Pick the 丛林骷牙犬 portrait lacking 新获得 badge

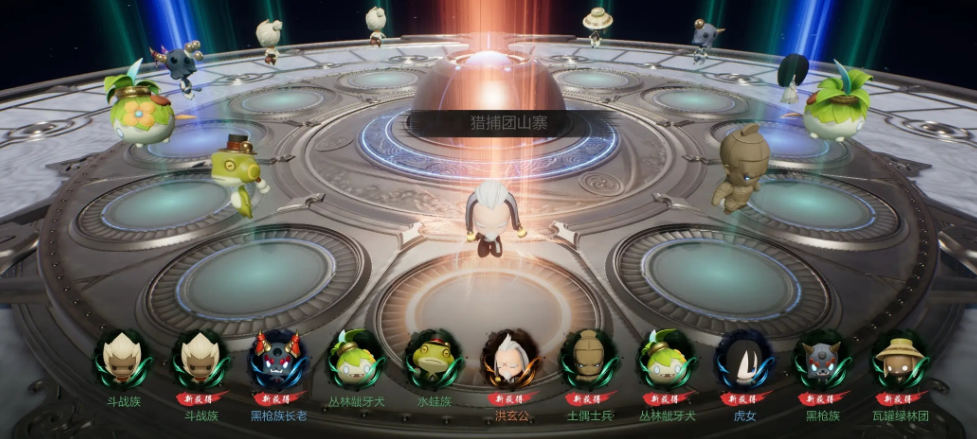pos(355,360)
